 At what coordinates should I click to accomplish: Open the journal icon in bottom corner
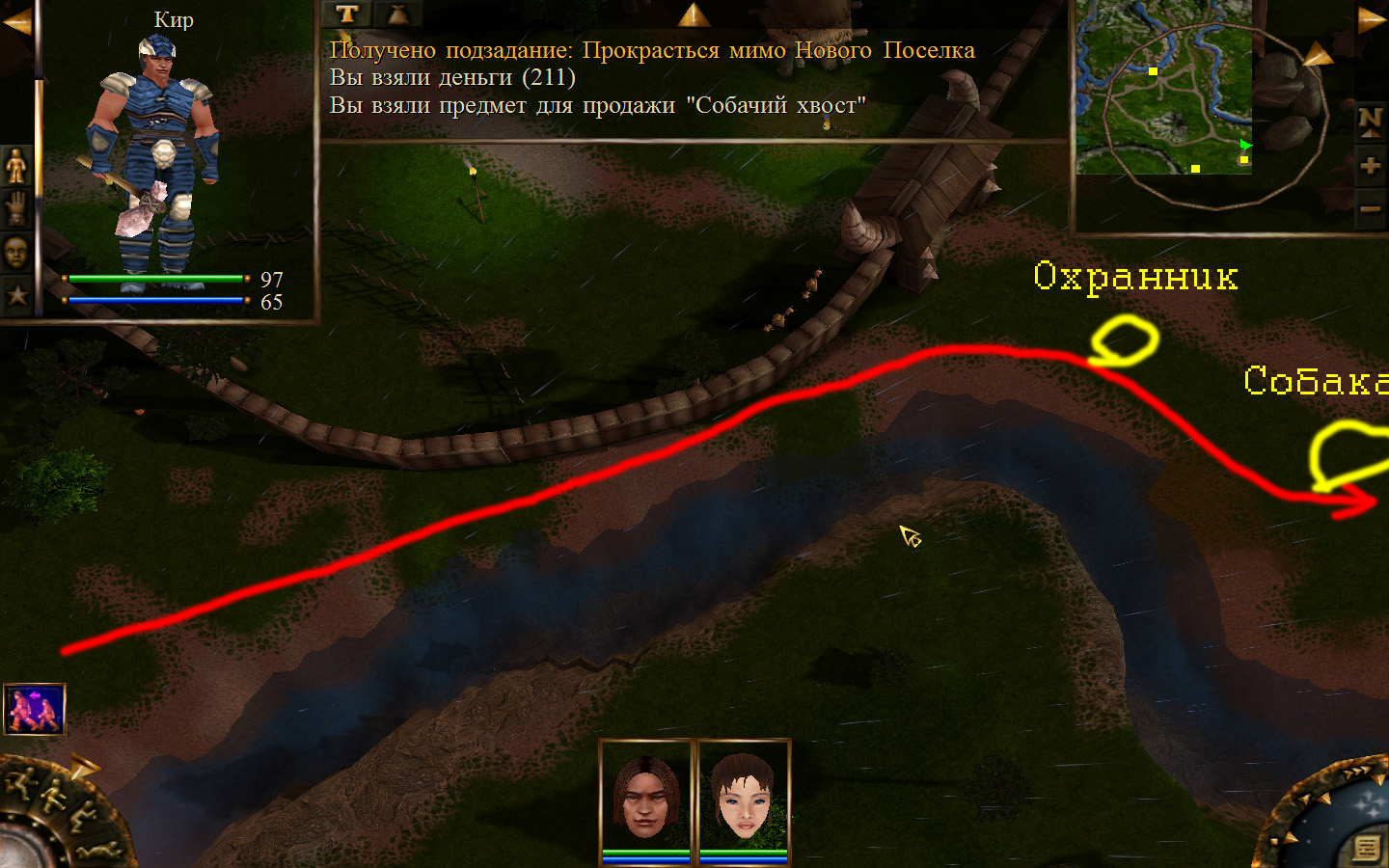[x=1366, y=848]
